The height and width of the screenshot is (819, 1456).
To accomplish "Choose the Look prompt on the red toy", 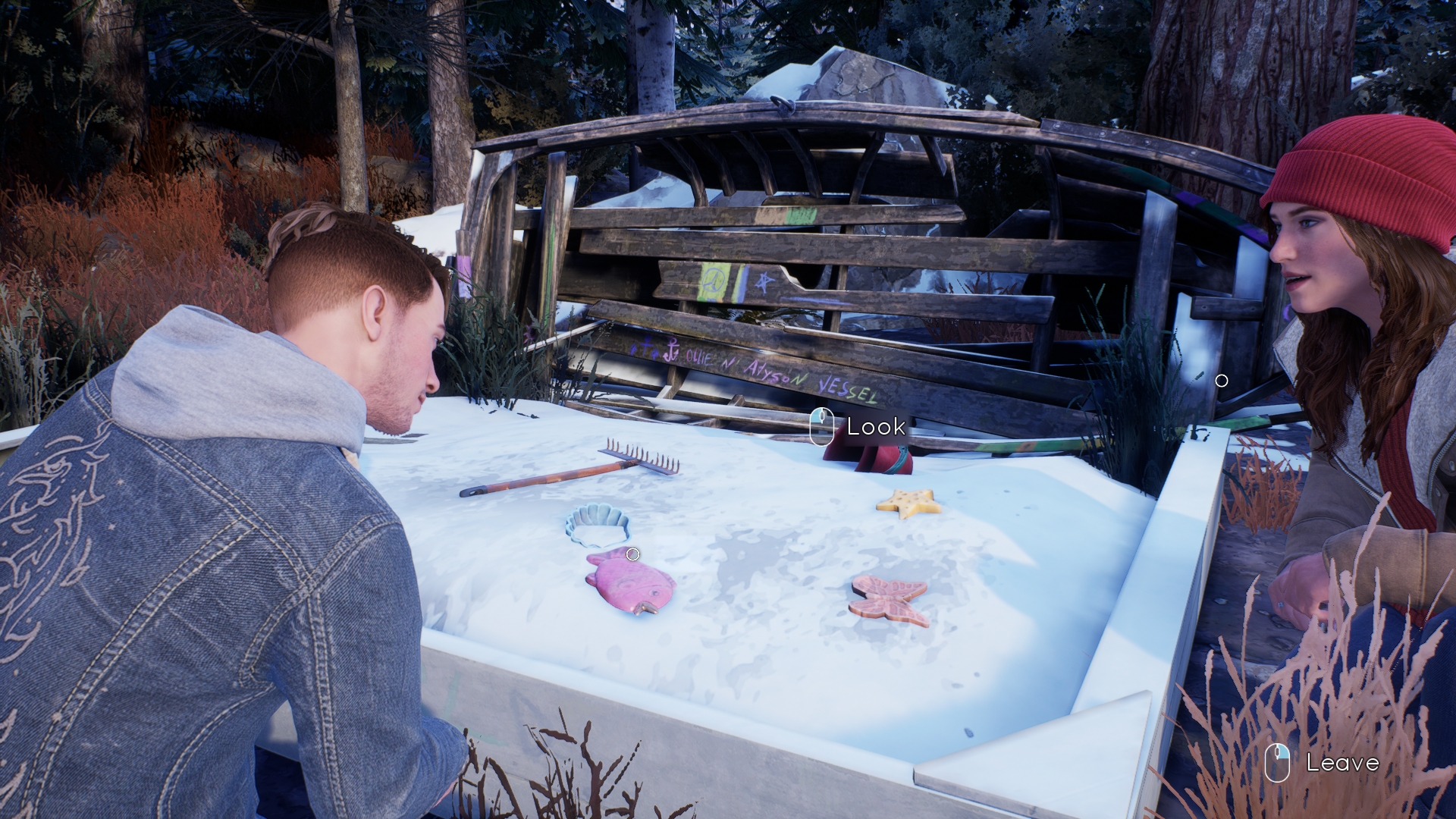I will [858, 426].
